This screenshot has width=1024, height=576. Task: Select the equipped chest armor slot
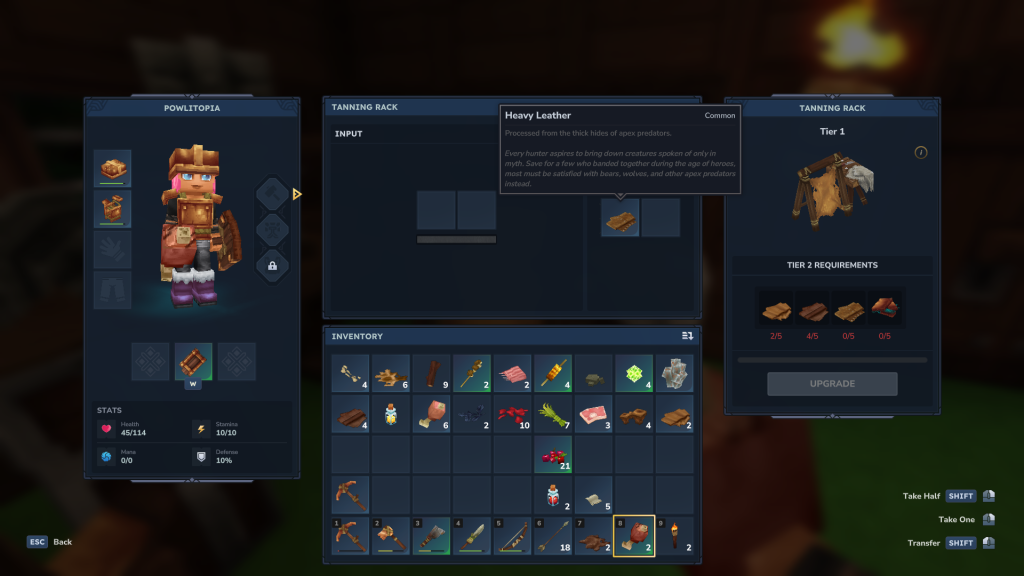[112, 209]
